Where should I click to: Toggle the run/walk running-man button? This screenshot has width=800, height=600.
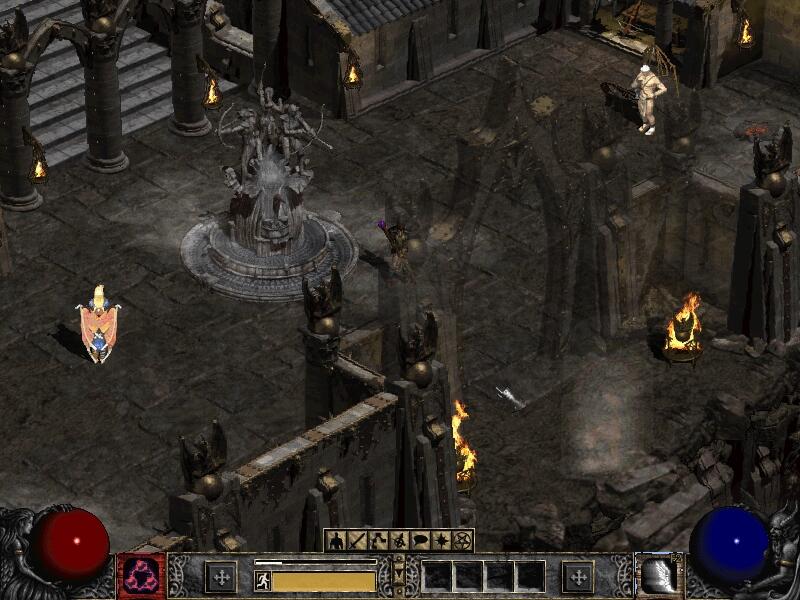tap(263, 580)
